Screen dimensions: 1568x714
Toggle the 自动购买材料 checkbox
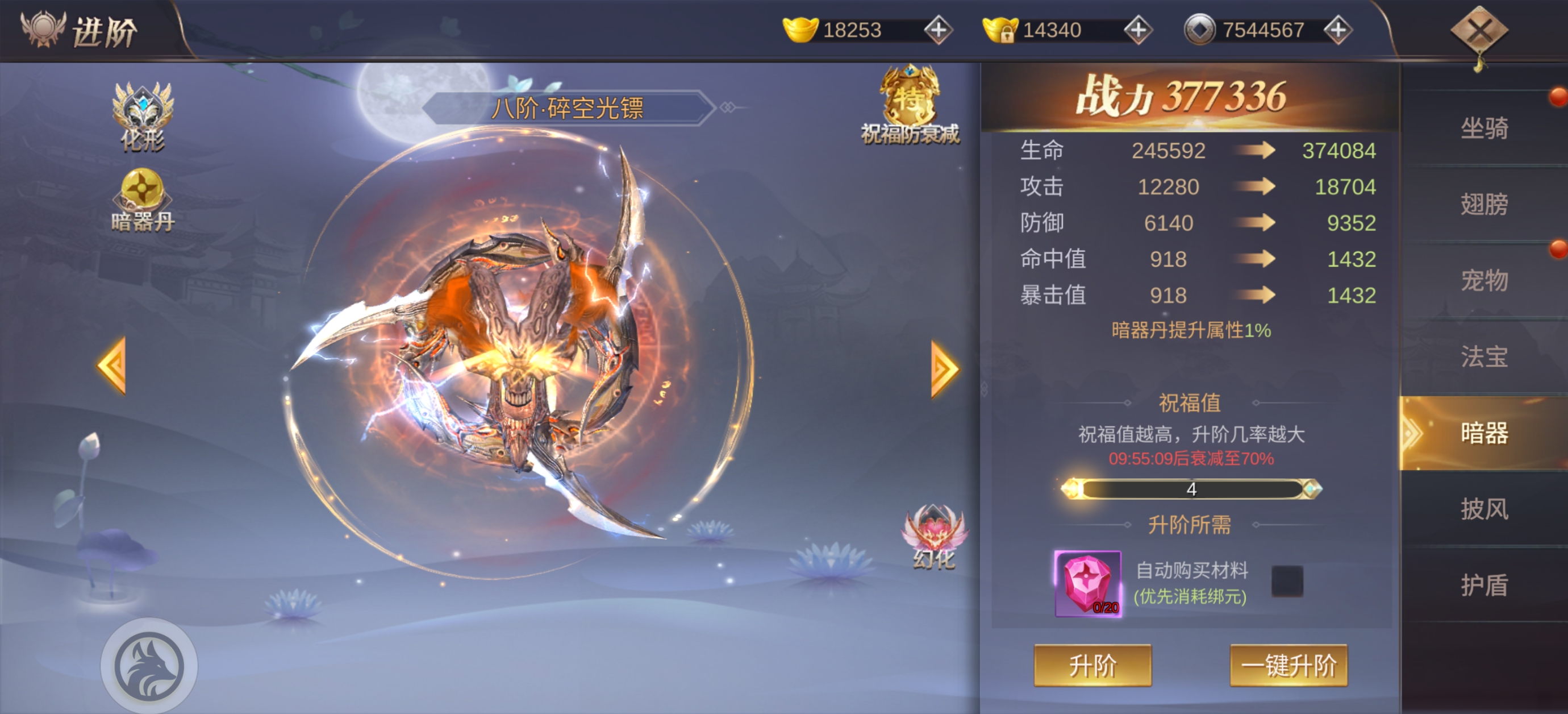[1287, 581]
